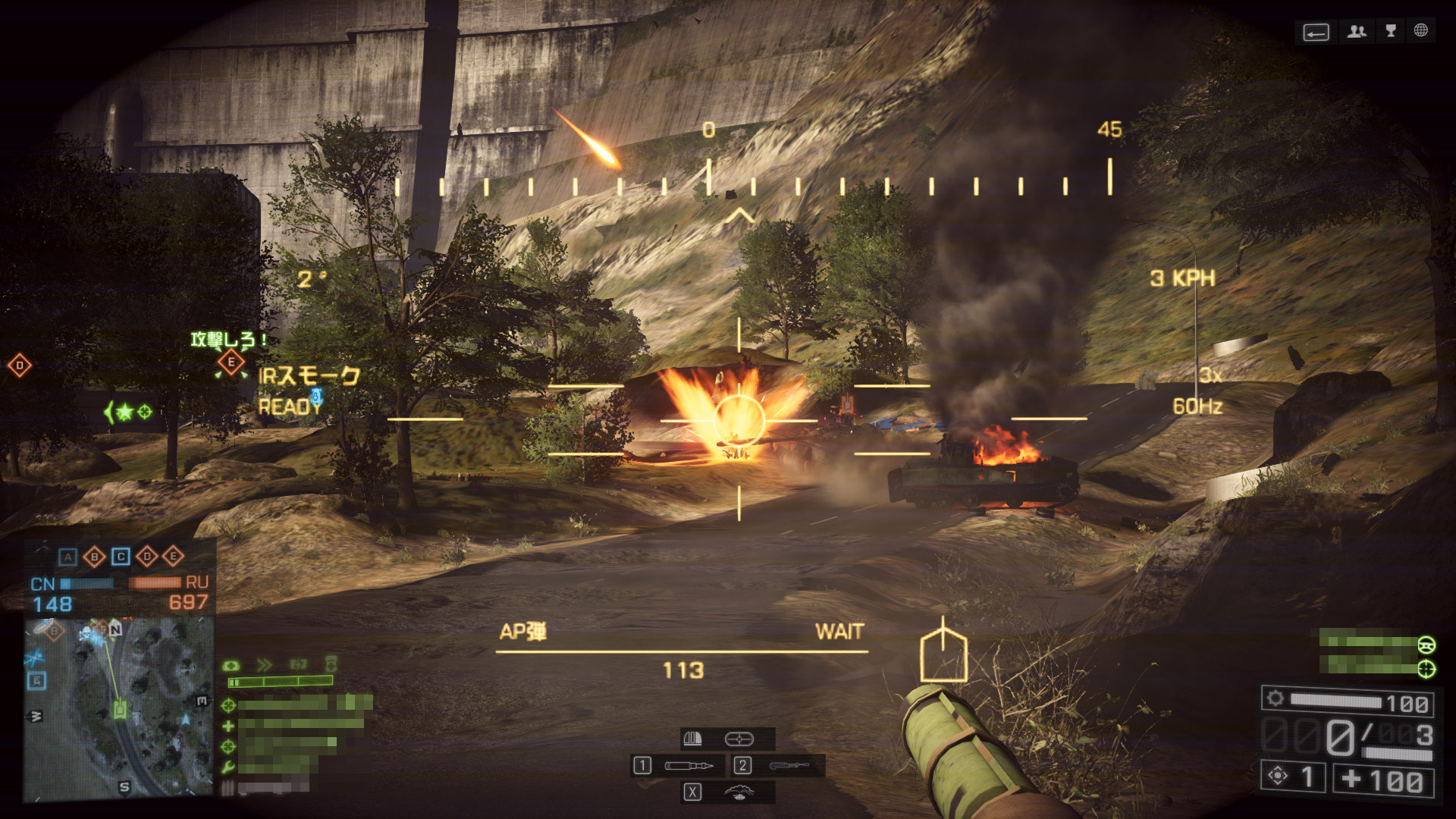Screen dimensions: 1456x819
Task: Switch to the machine gun secondary weapon
Action: point(789,766)
